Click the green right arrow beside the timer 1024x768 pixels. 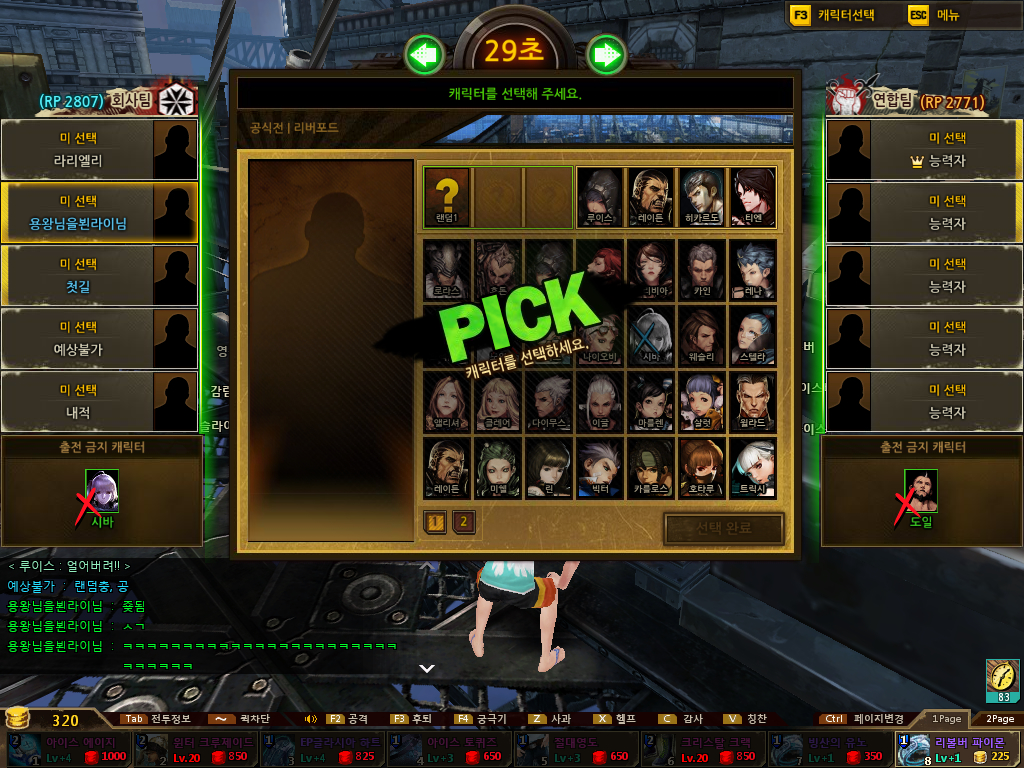click(x=606, y=55)
